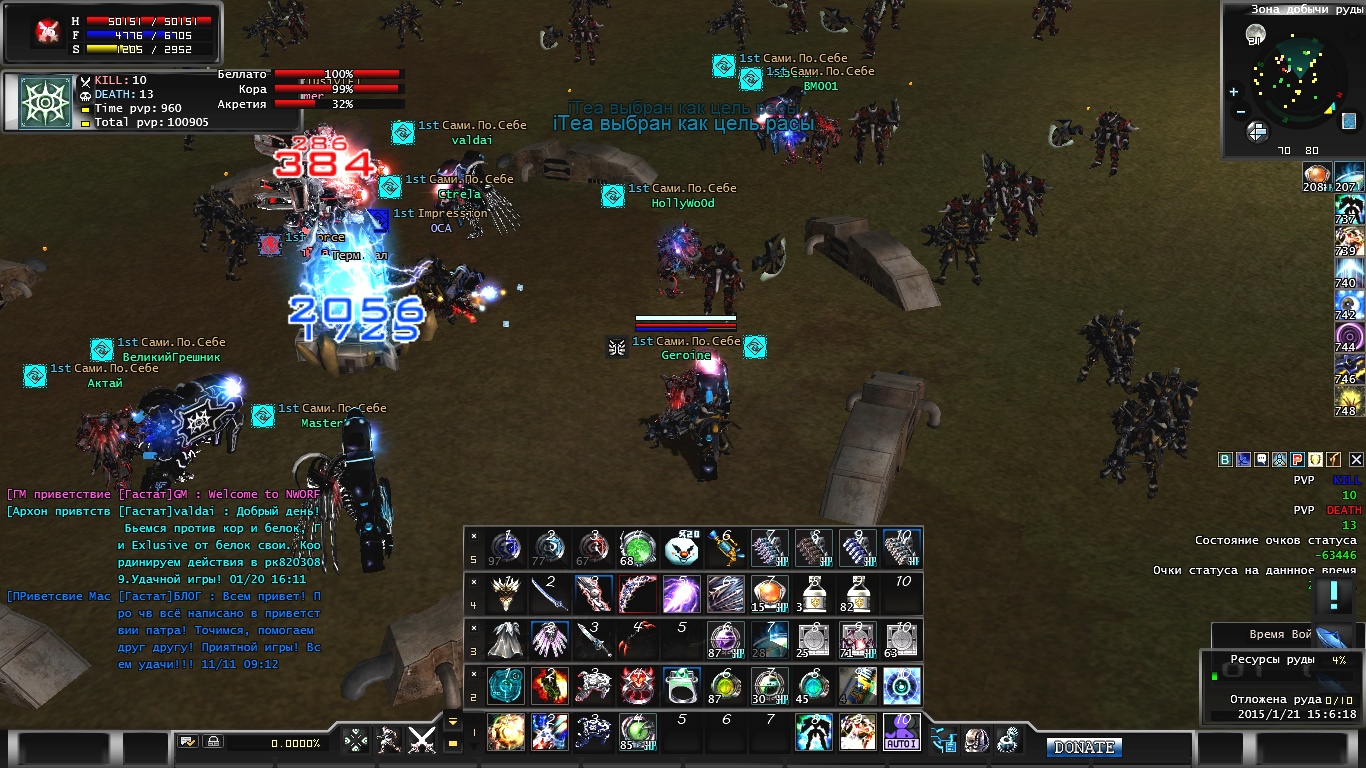
Task: Select the blue katana sword slot
Action: coord(550,595)
